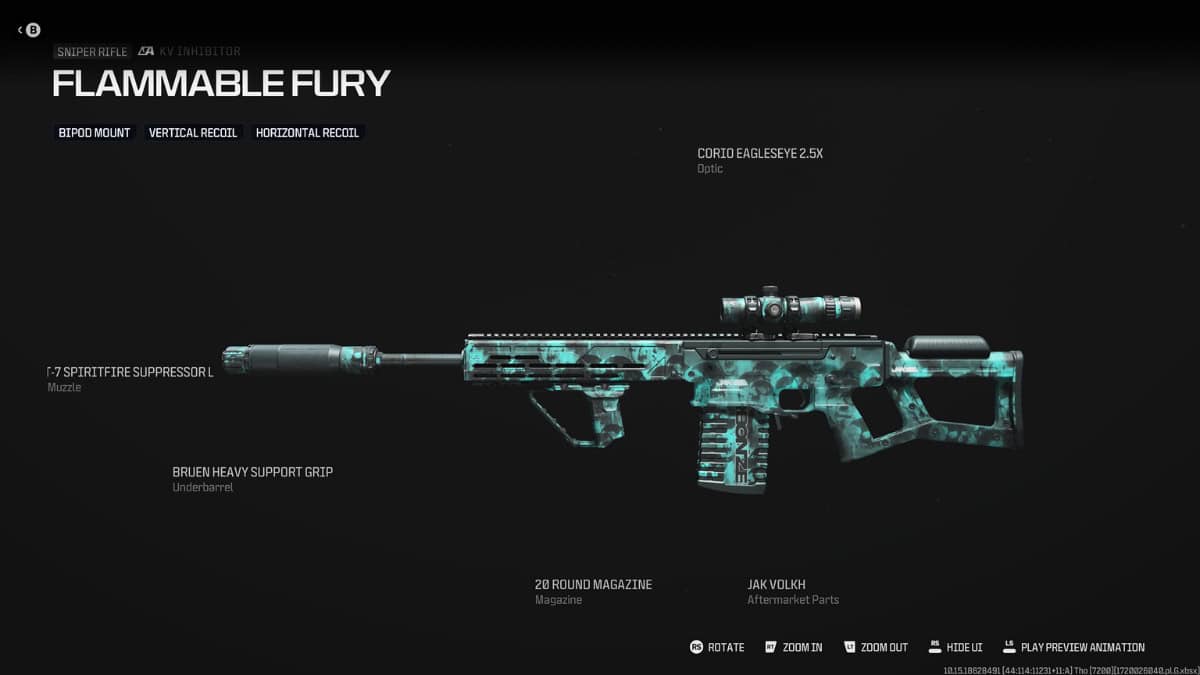Play the preview animation
The image size is (1200, 675).
point(1073,647)
